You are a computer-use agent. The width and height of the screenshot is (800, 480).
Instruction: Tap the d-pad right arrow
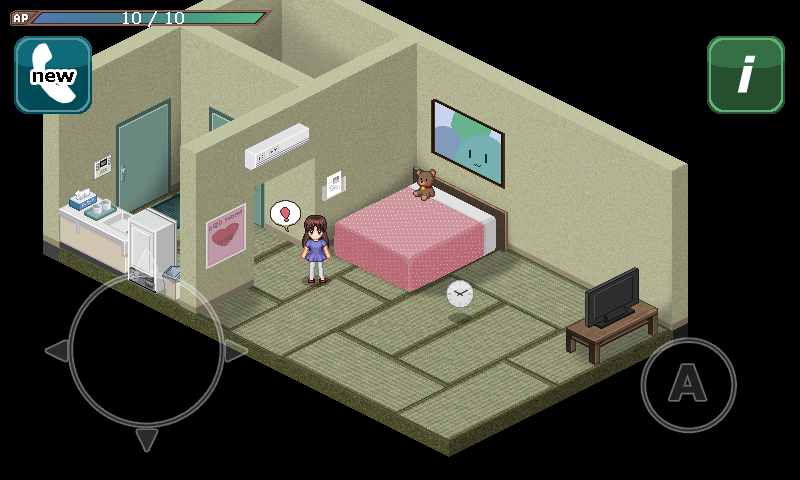[236, 351]
